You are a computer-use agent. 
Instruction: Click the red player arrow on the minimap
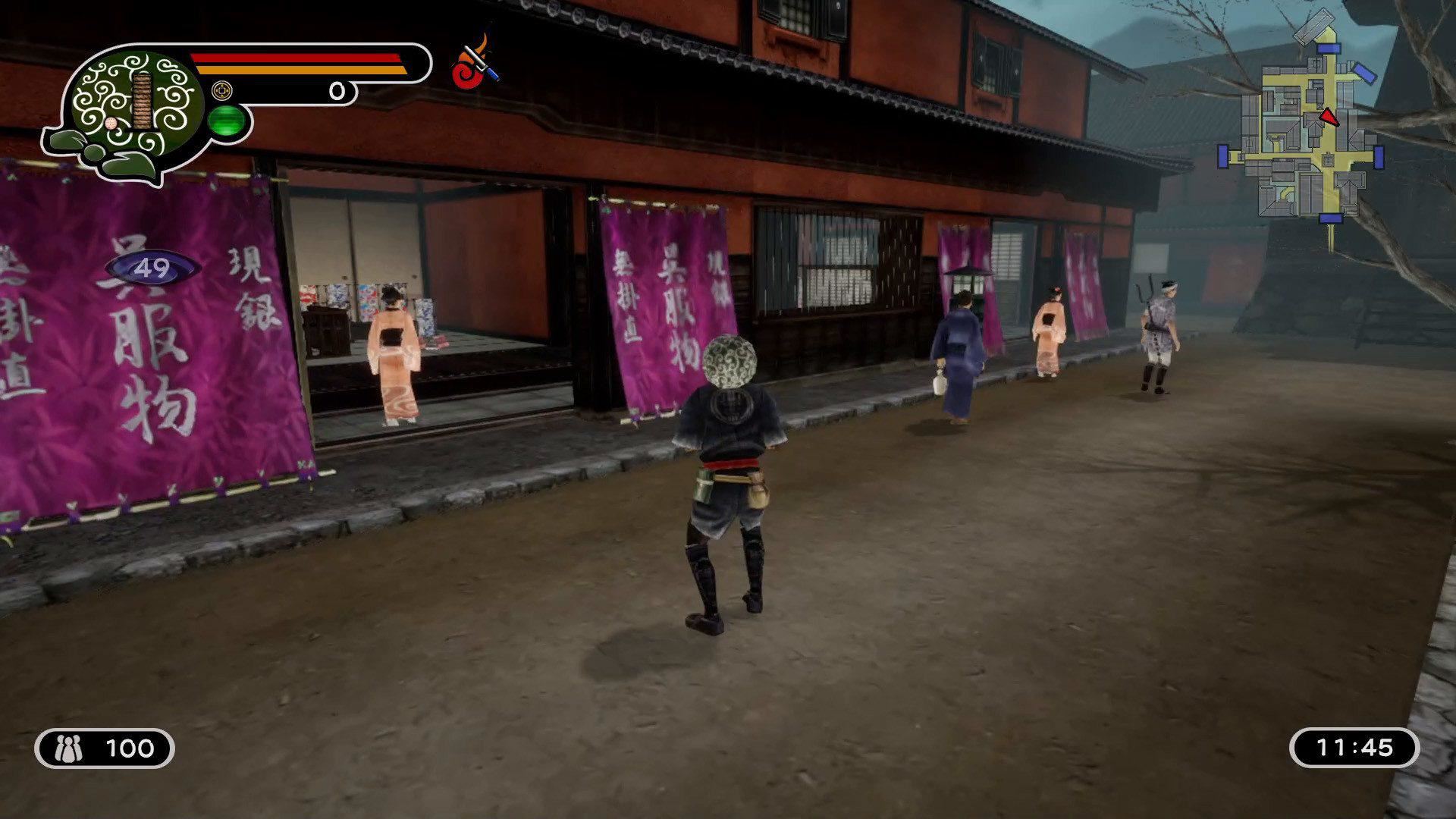point(1329,118)
